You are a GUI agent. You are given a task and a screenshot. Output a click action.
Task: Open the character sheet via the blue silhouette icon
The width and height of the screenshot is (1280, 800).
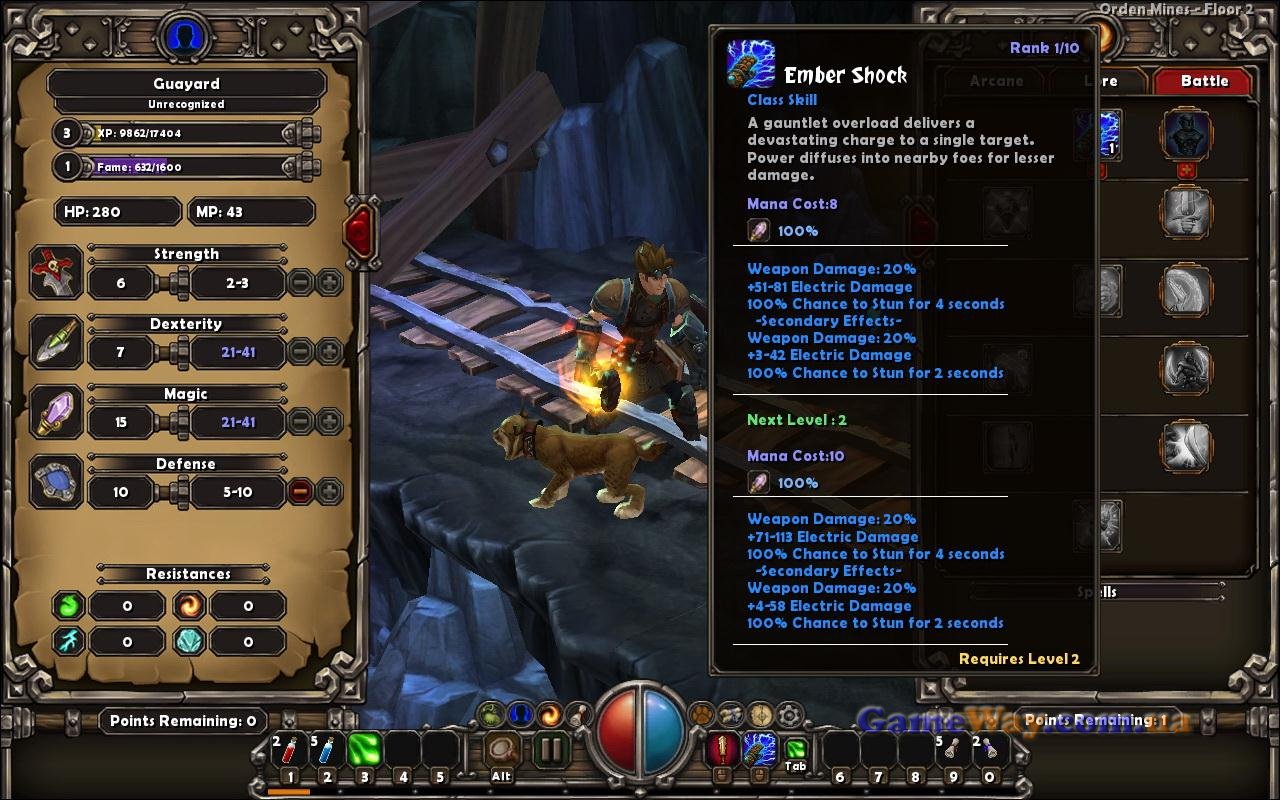click(519, 715)
